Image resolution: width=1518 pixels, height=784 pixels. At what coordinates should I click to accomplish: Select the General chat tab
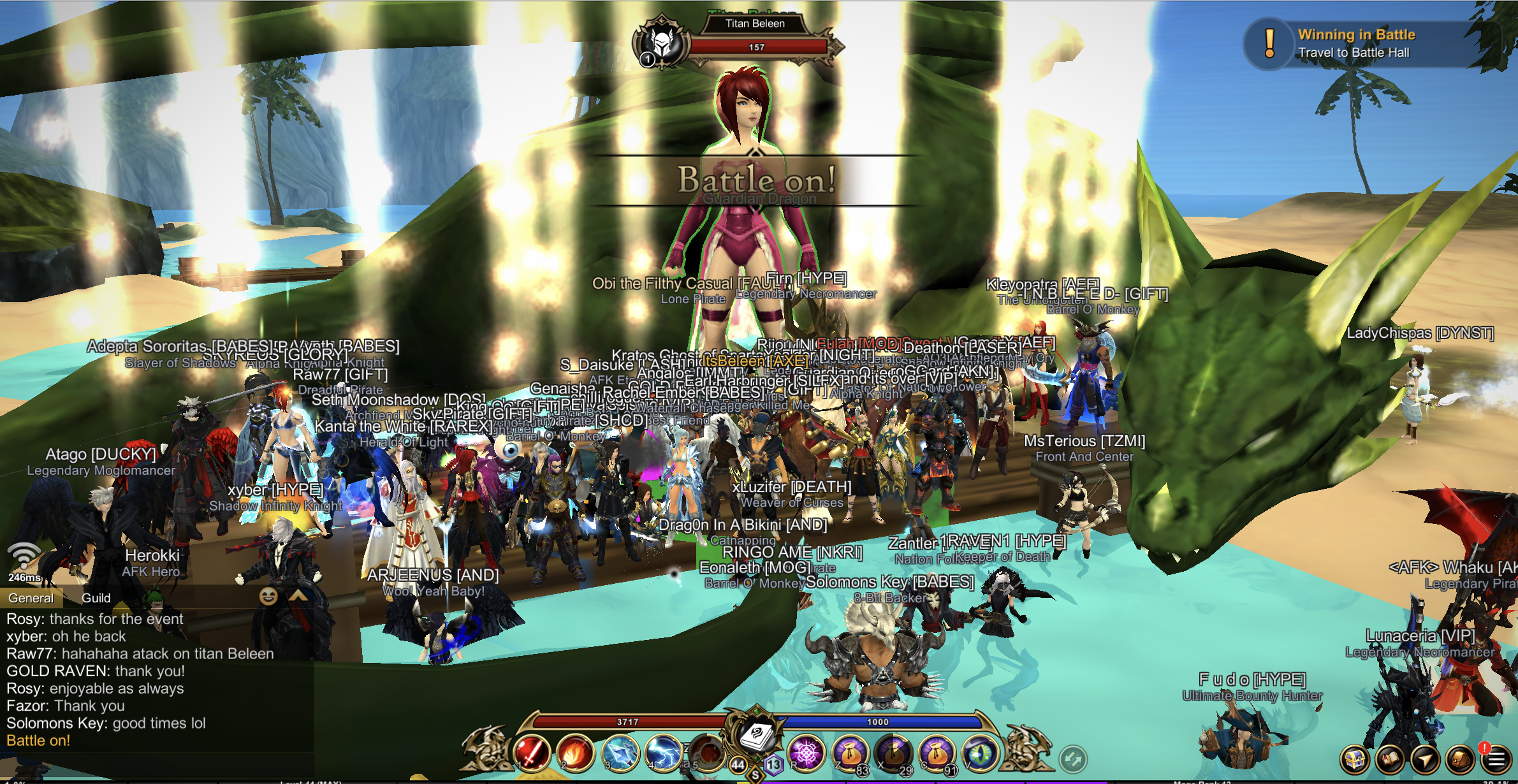pyautogui.click(x=31, y=598)
